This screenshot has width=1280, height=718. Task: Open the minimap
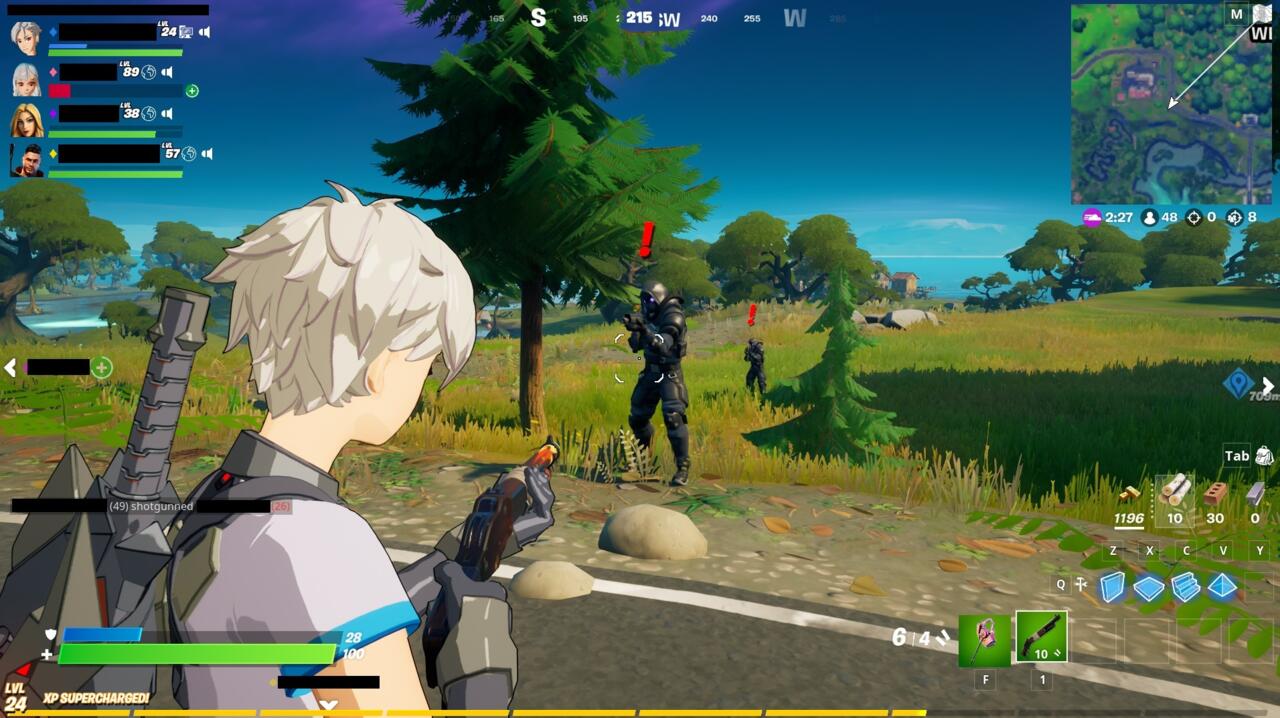click(x=1172, y=104)
